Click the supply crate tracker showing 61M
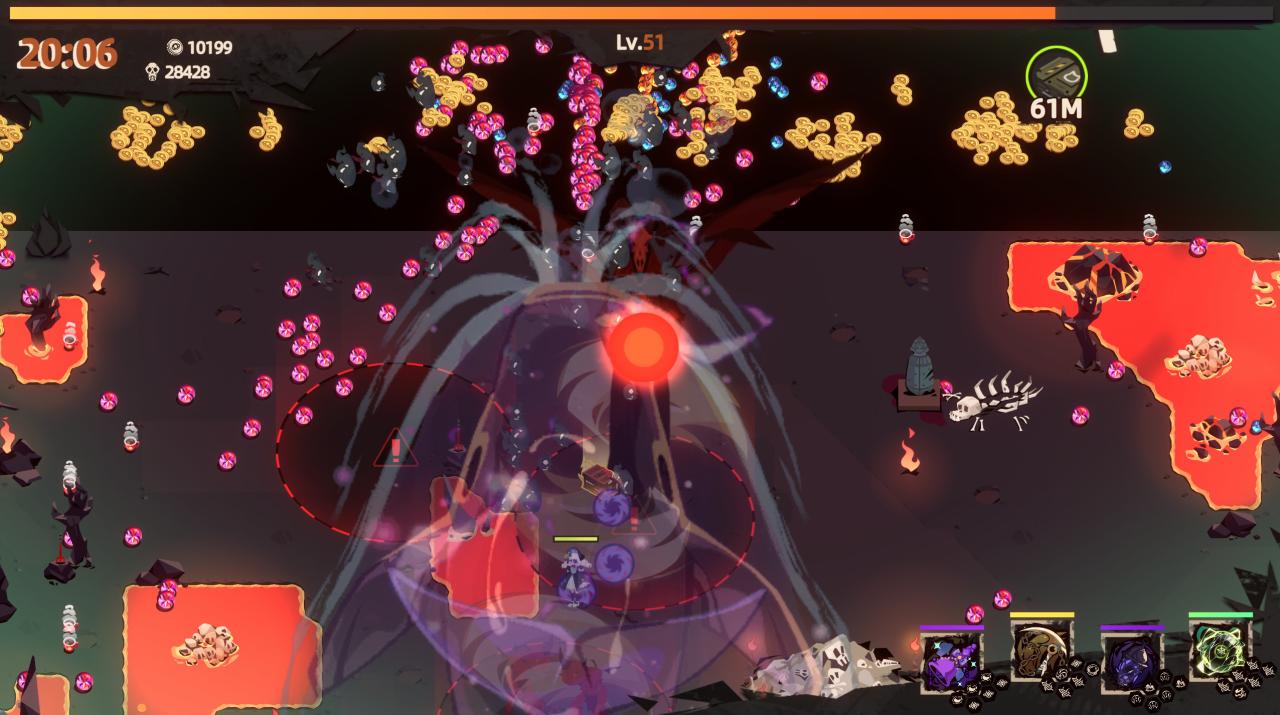Image resolution: width=1280 pixels, height=715 pixels. pyautogui.click(x=1056, y=75)
